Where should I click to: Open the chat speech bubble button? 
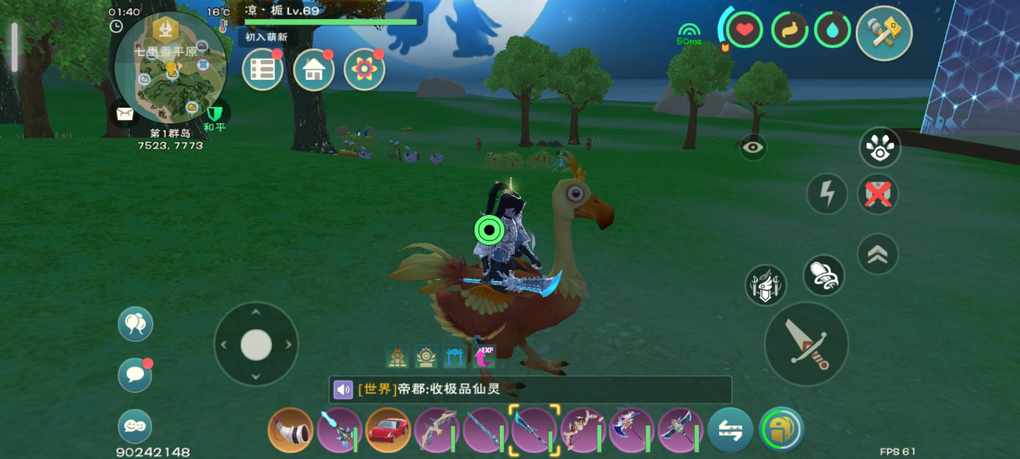[135, 375]
